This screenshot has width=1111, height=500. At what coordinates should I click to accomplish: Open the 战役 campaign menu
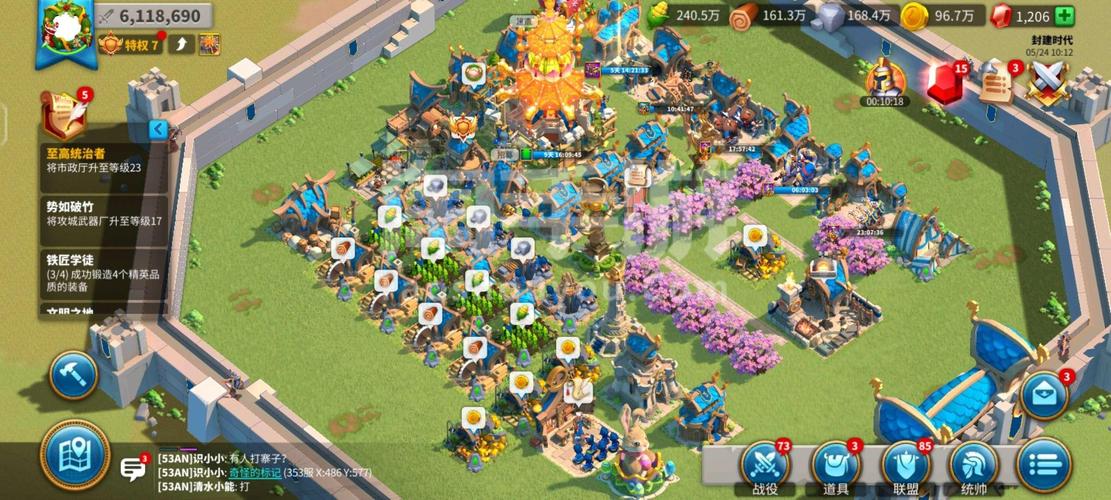pos(765,466)
